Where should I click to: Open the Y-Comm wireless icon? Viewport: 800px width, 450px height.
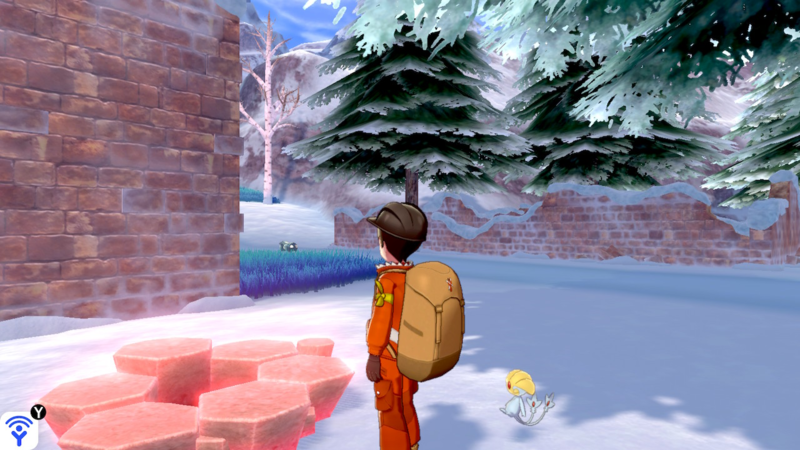(19, 430)
